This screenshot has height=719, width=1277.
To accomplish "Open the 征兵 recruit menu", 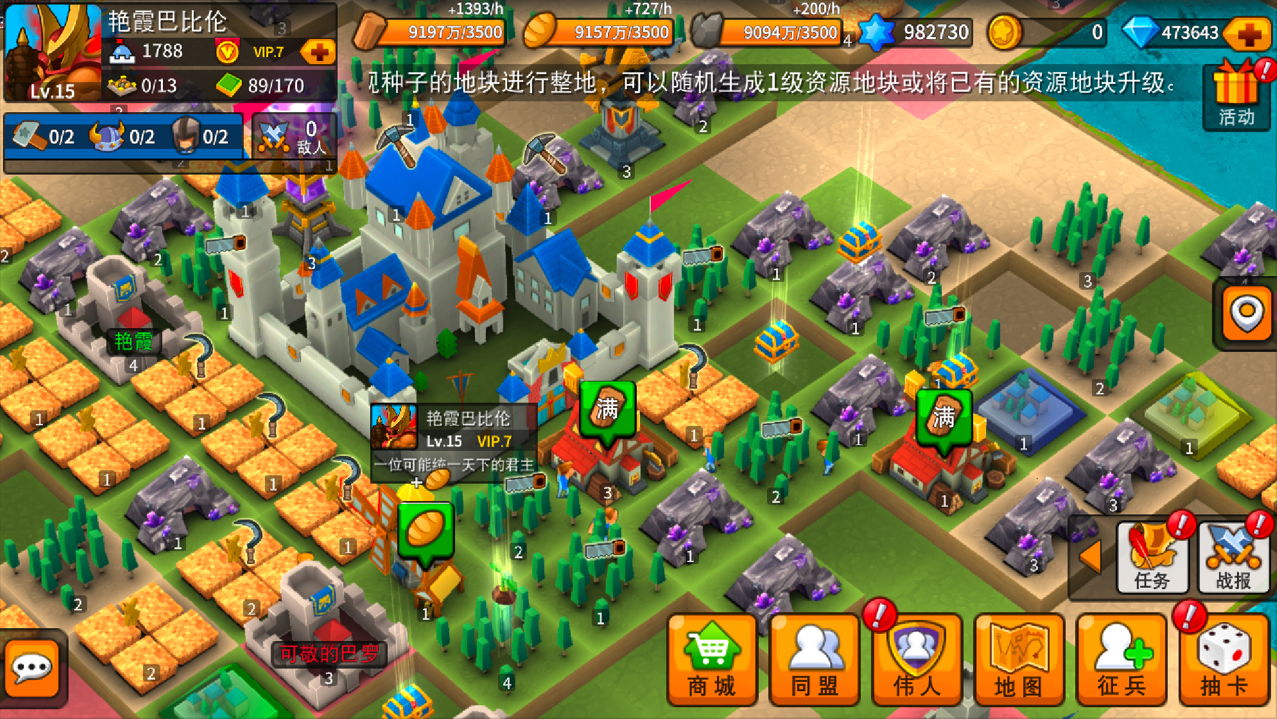I will click(x=1121, y=661).
